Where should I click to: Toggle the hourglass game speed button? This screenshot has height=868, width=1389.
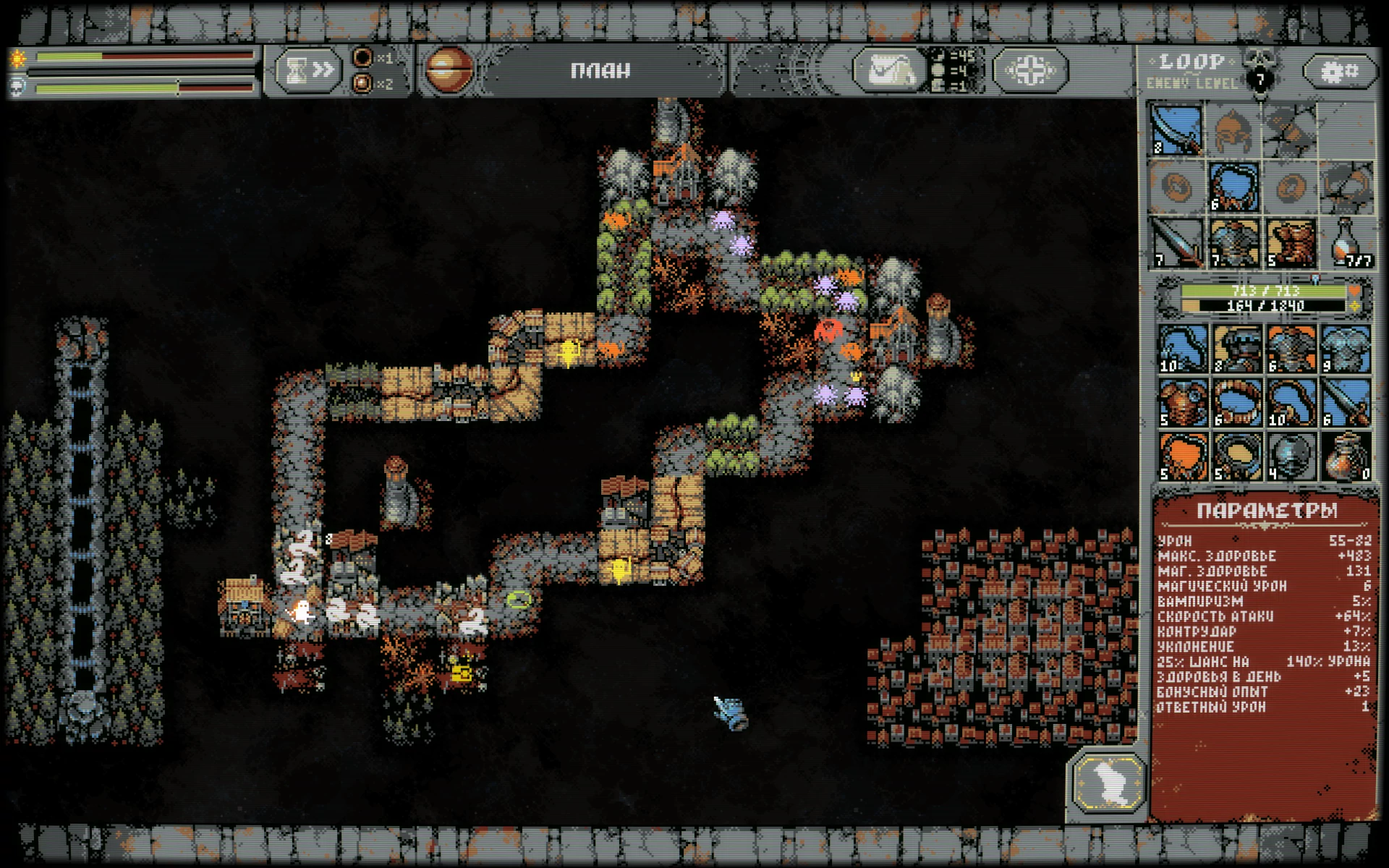[x=307, y=70]
